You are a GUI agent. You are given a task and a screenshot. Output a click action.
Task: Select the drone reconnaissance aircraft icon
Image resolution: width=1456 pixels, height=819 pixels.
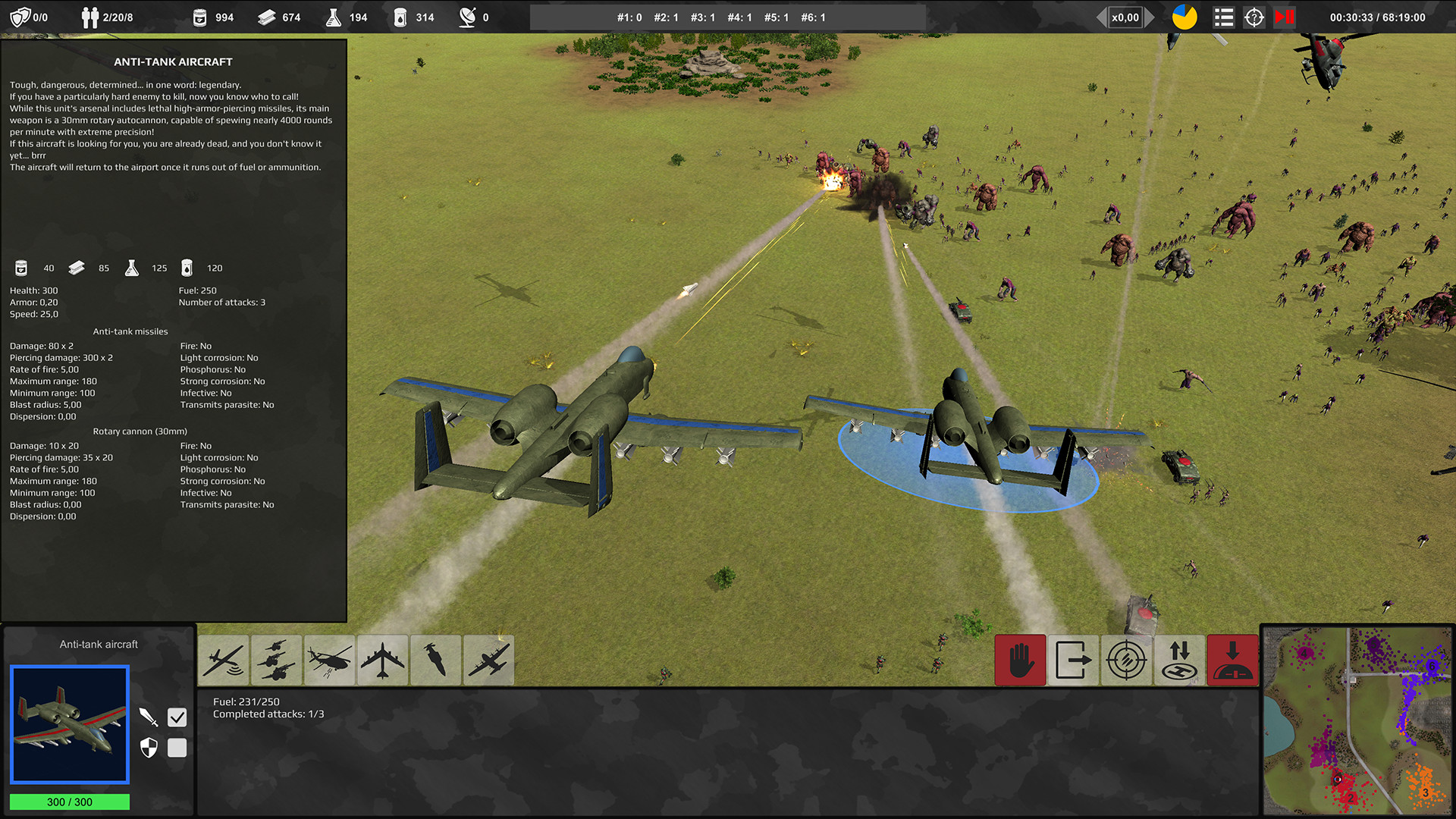click(x=223, y=660)
